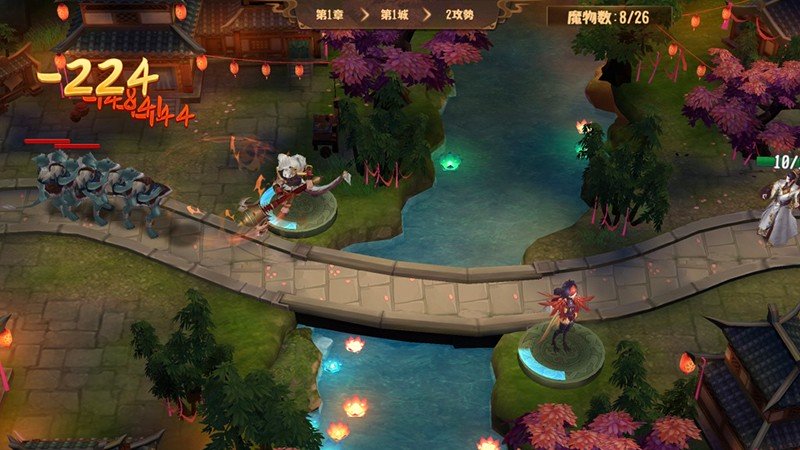Select the white-haired cannon hero on the pedestal

tap(292, 187)
